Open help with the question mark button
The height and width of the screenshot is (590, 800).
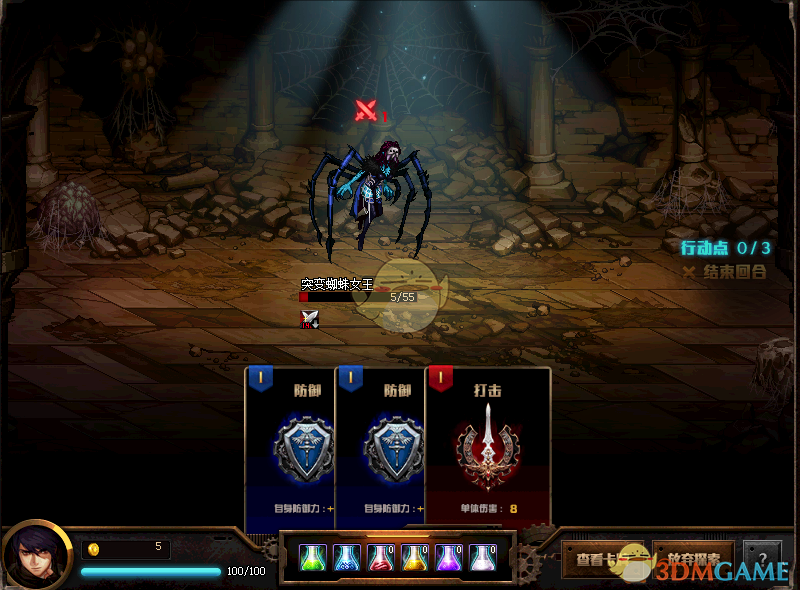point(762,558)
